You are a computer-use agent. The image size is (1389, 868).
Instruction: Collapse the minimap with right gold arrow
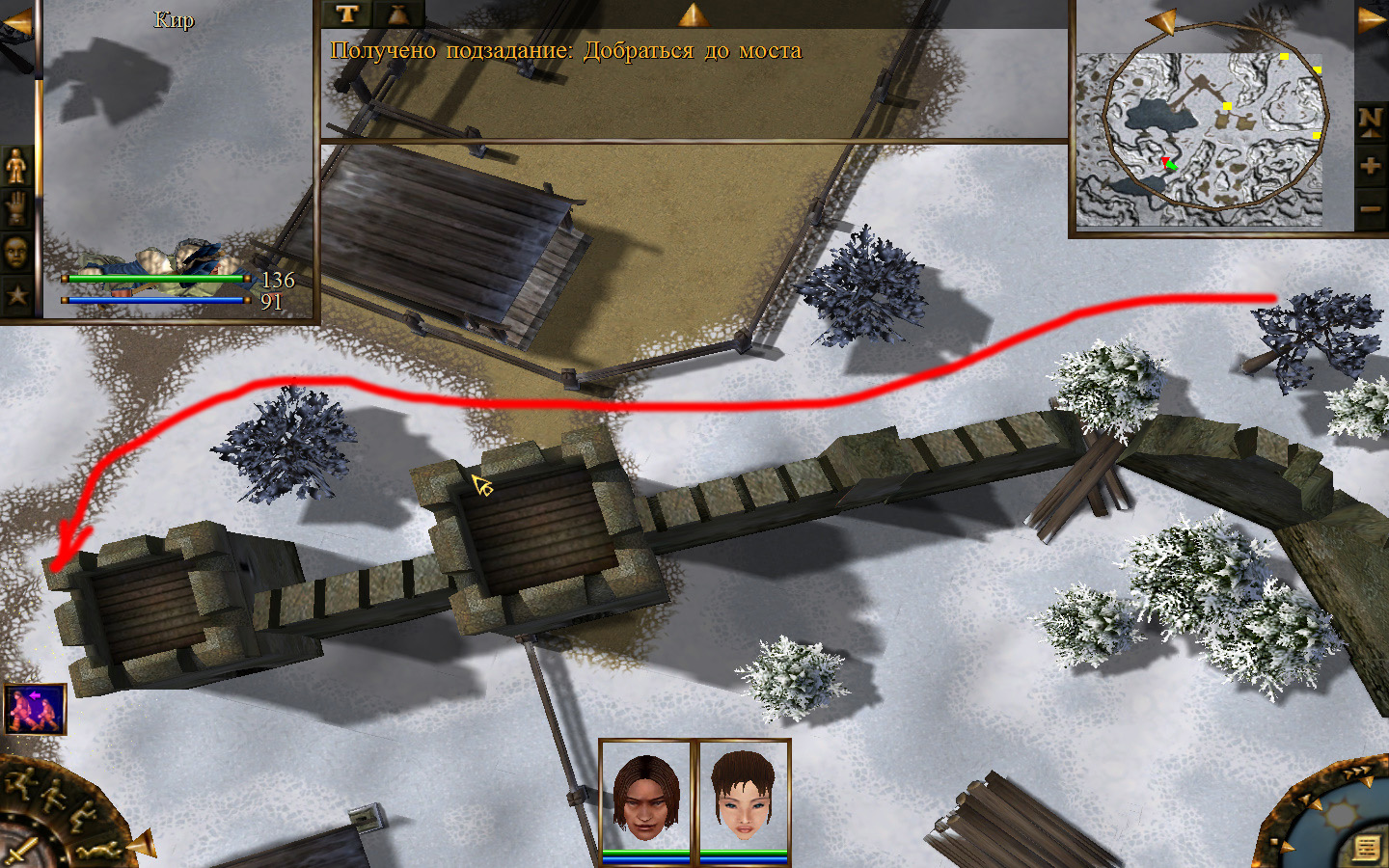point(1372,19)
